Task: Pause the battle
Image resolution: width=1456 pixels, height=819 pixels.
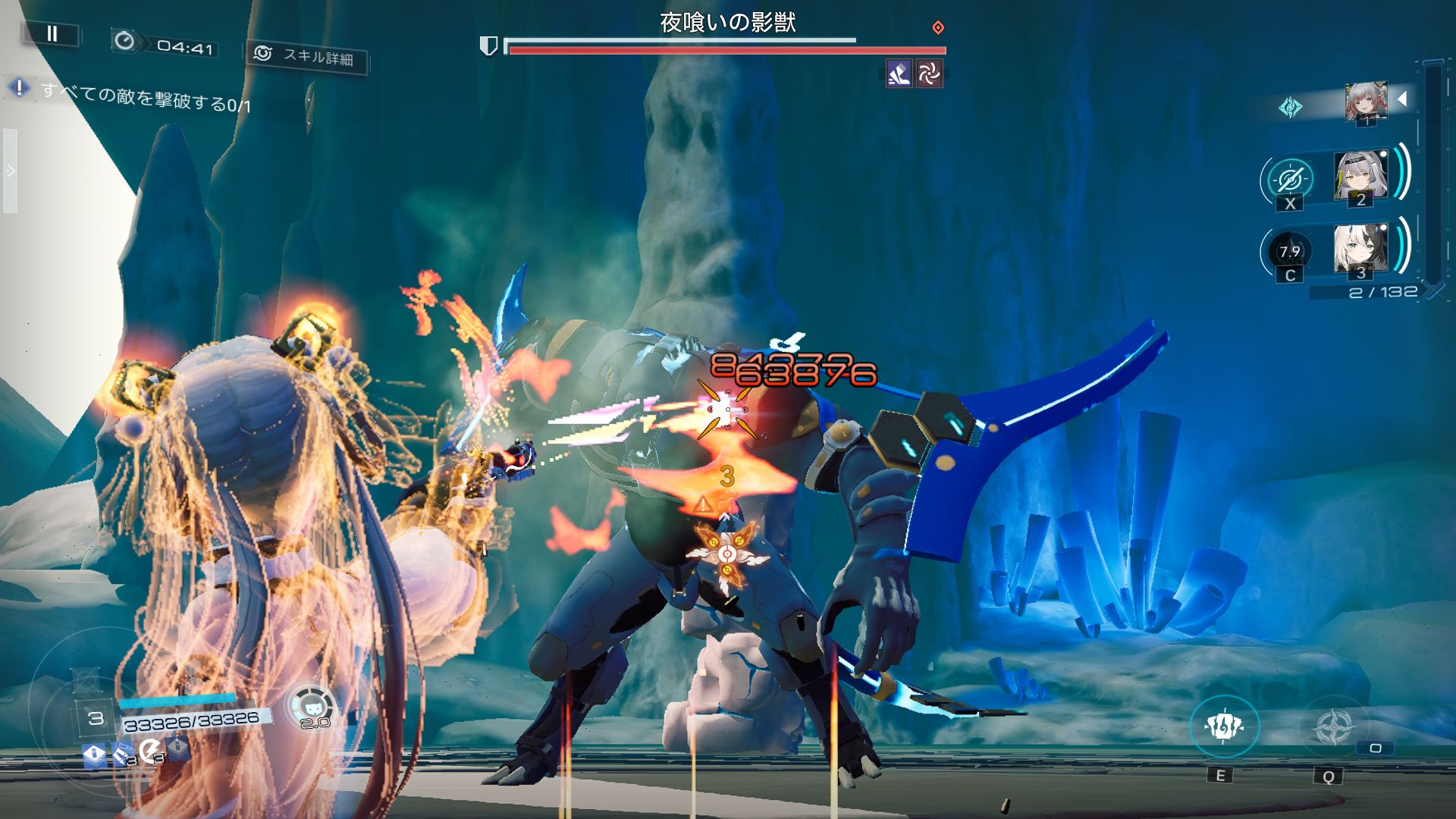Action: click(x=52, y=33)
